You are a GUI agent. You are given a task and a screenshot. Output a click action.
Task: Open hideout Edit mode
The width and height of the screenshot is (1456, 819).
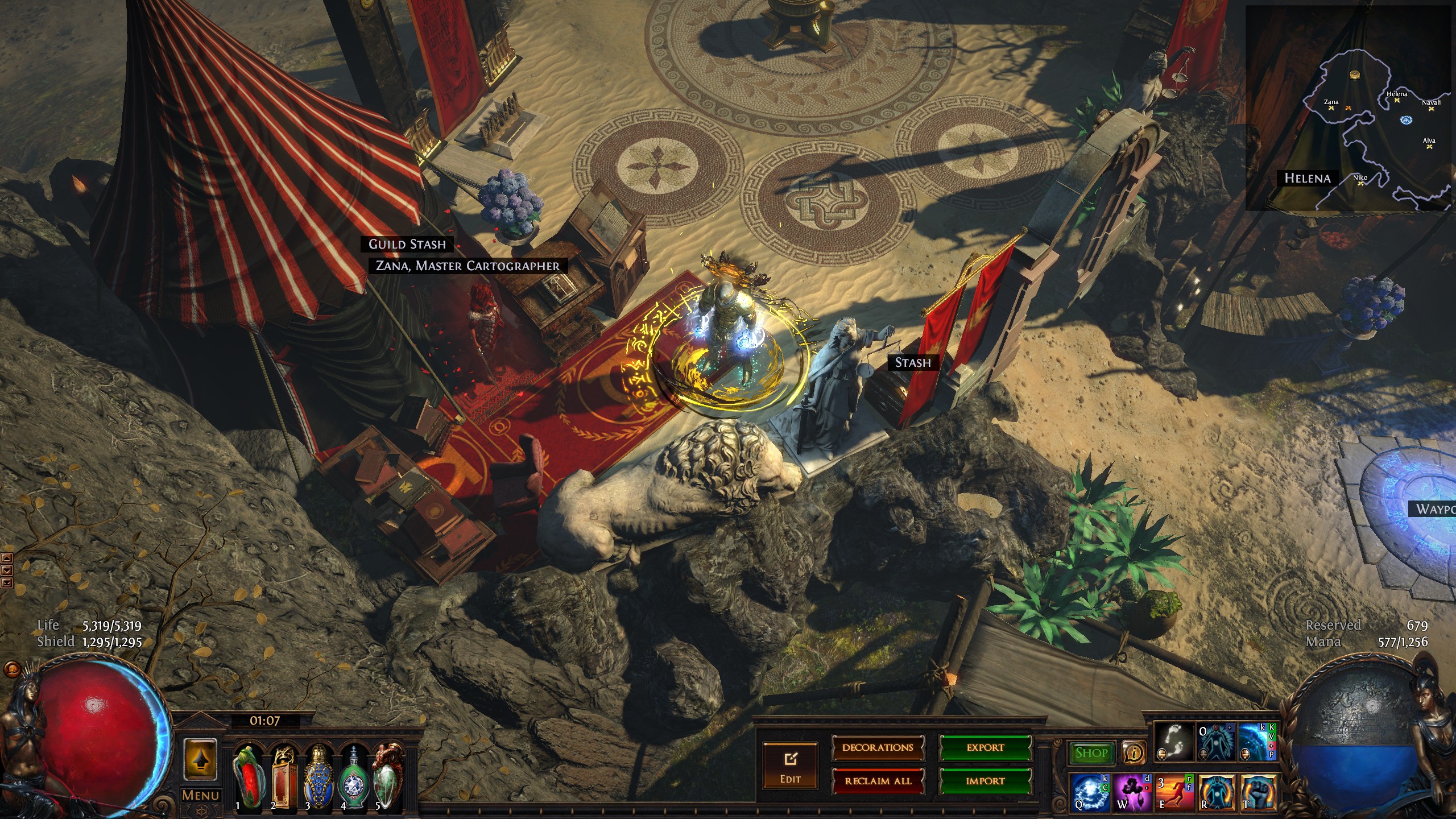tap(790, 765)
